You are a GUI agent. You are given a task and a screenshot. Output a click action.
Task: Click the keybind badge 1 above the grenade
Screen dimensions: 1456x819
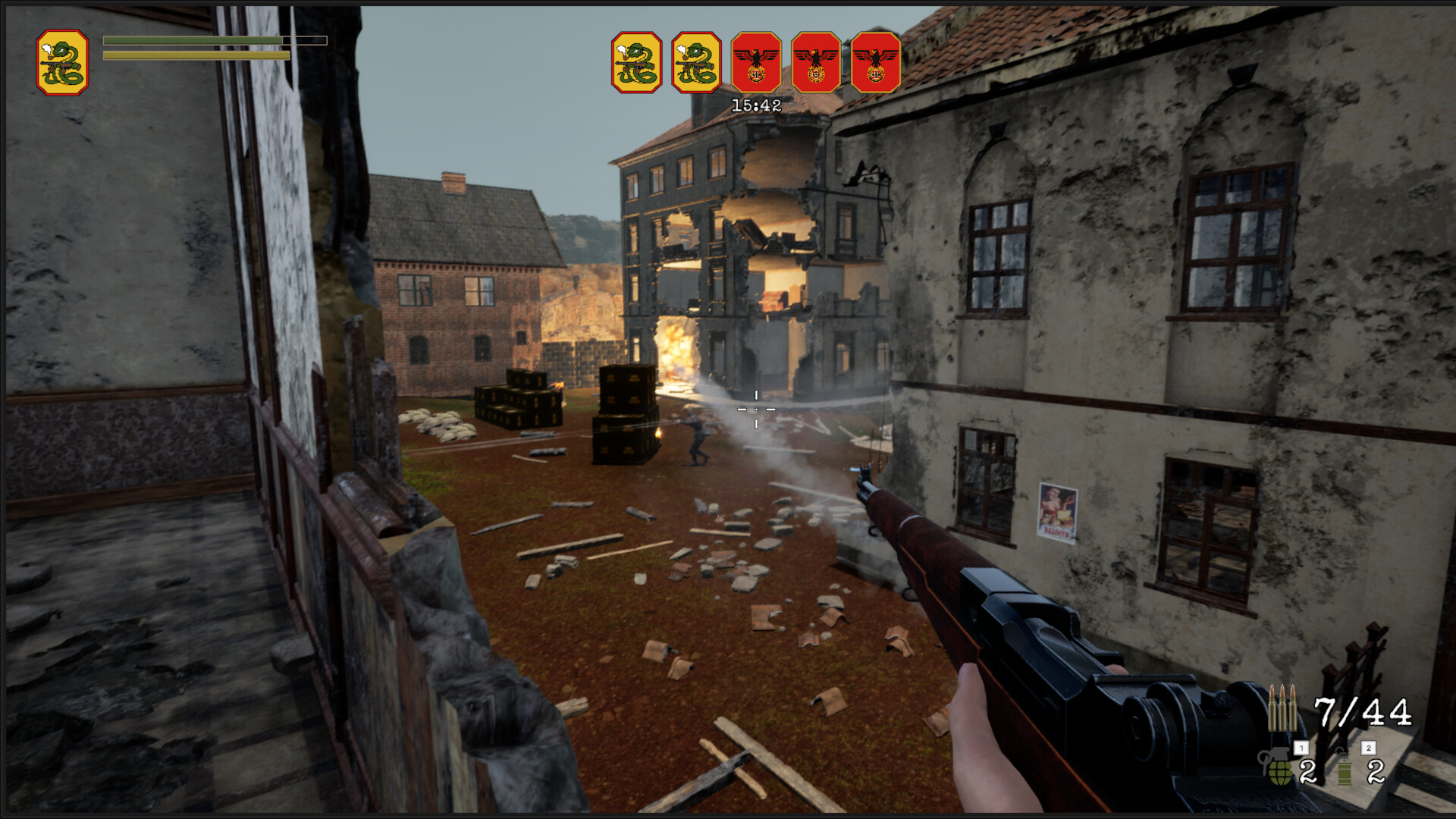[x=1301, y=747]
